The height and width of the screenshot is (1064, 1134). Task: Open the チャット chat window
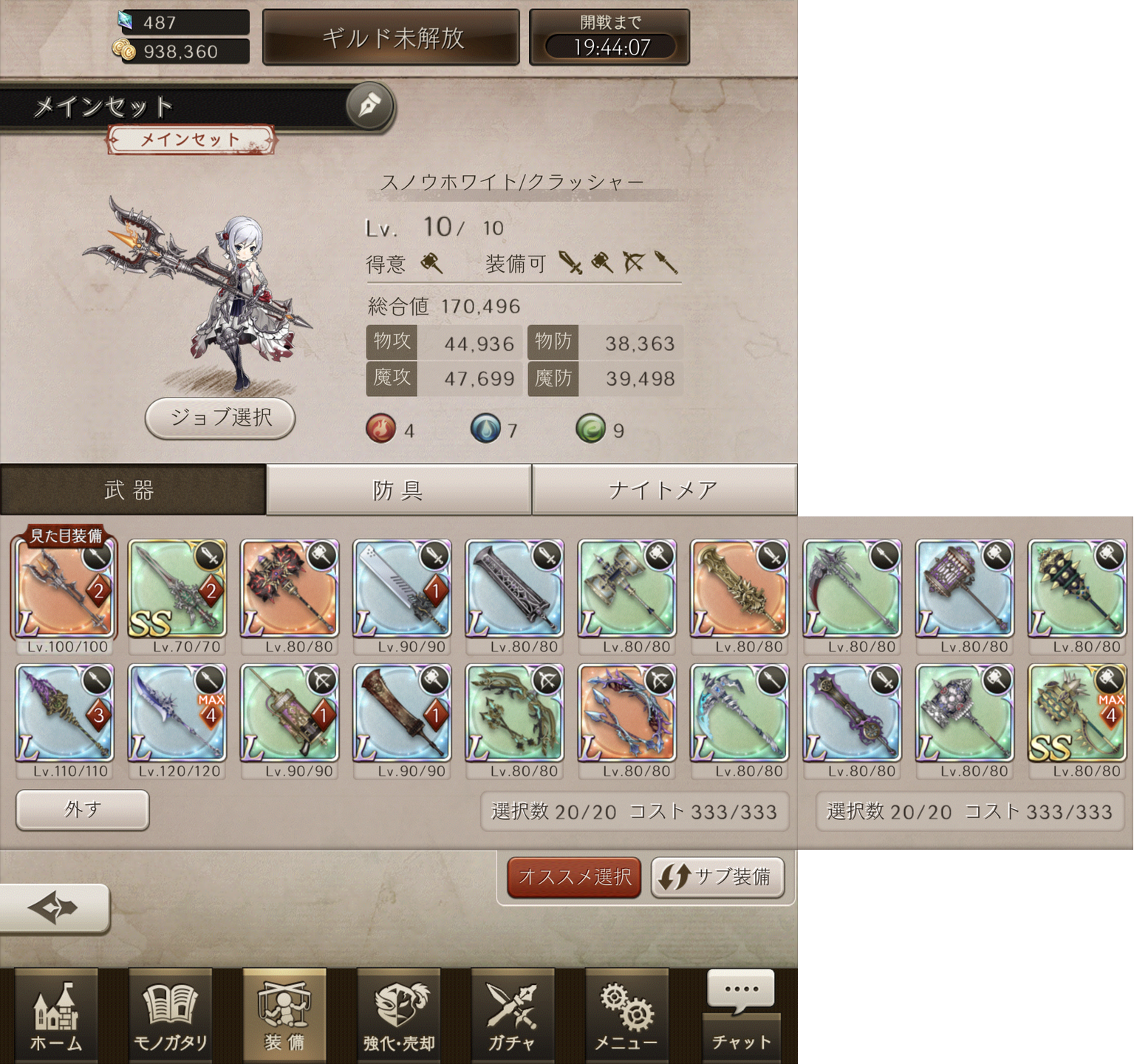(x=741, y=1016)
